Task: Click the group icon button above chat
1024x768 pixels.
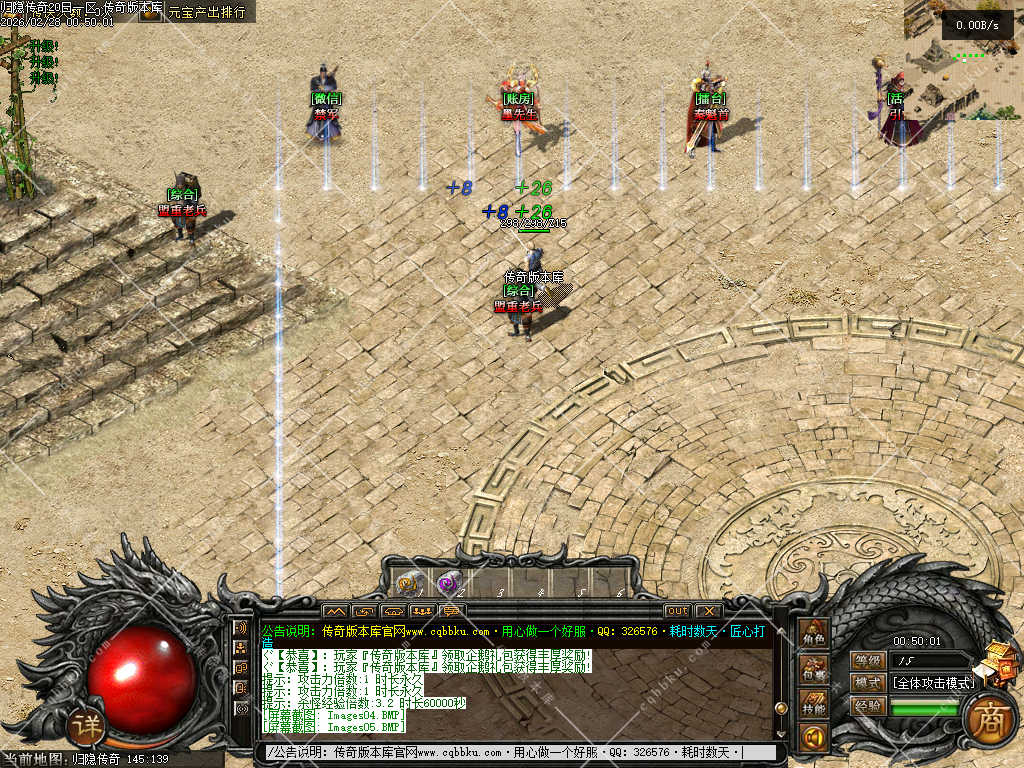Action: coord(422,610)
